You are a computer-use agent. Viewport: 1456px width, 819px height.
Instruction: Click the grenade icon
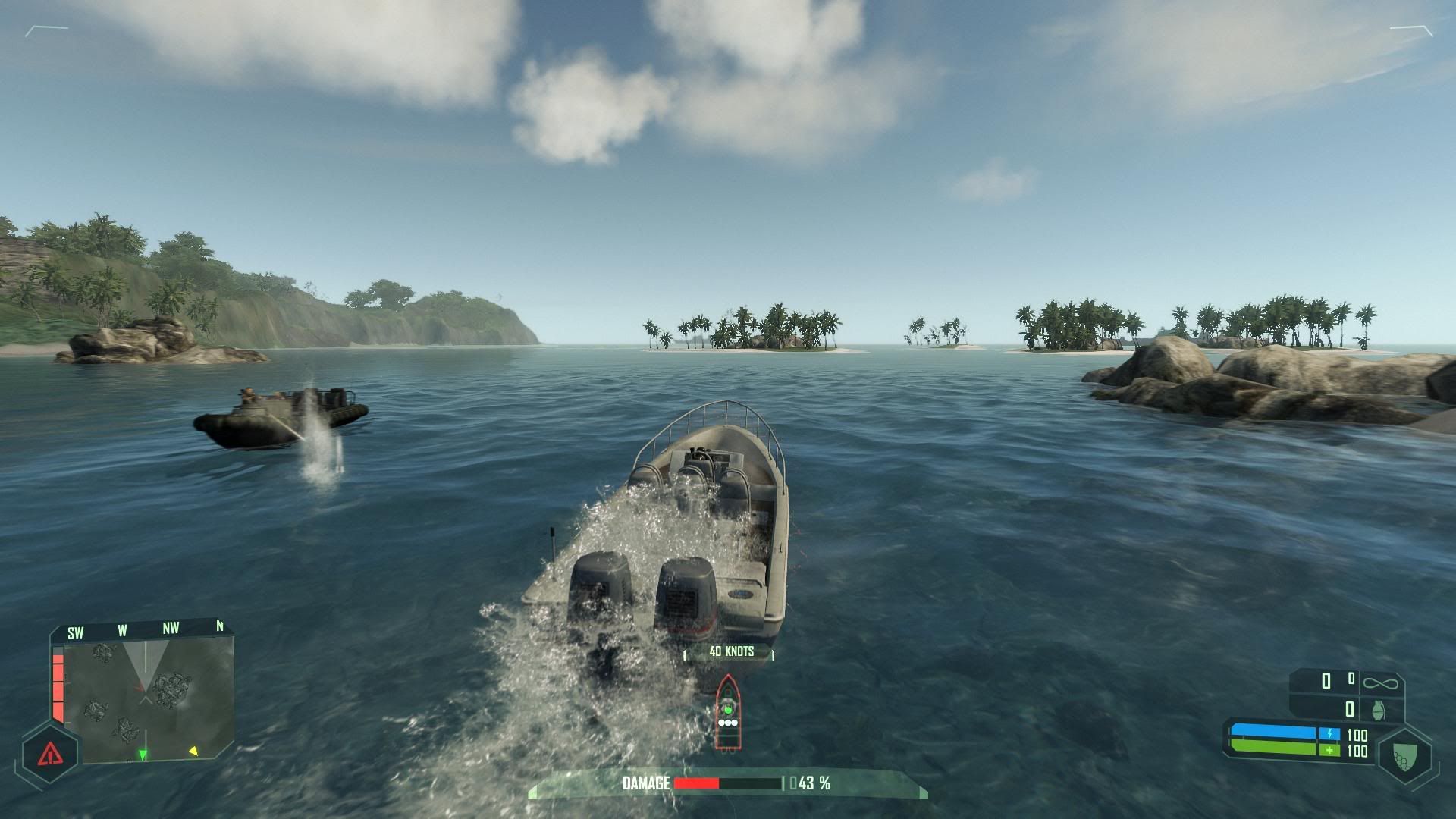(1378, 710)
